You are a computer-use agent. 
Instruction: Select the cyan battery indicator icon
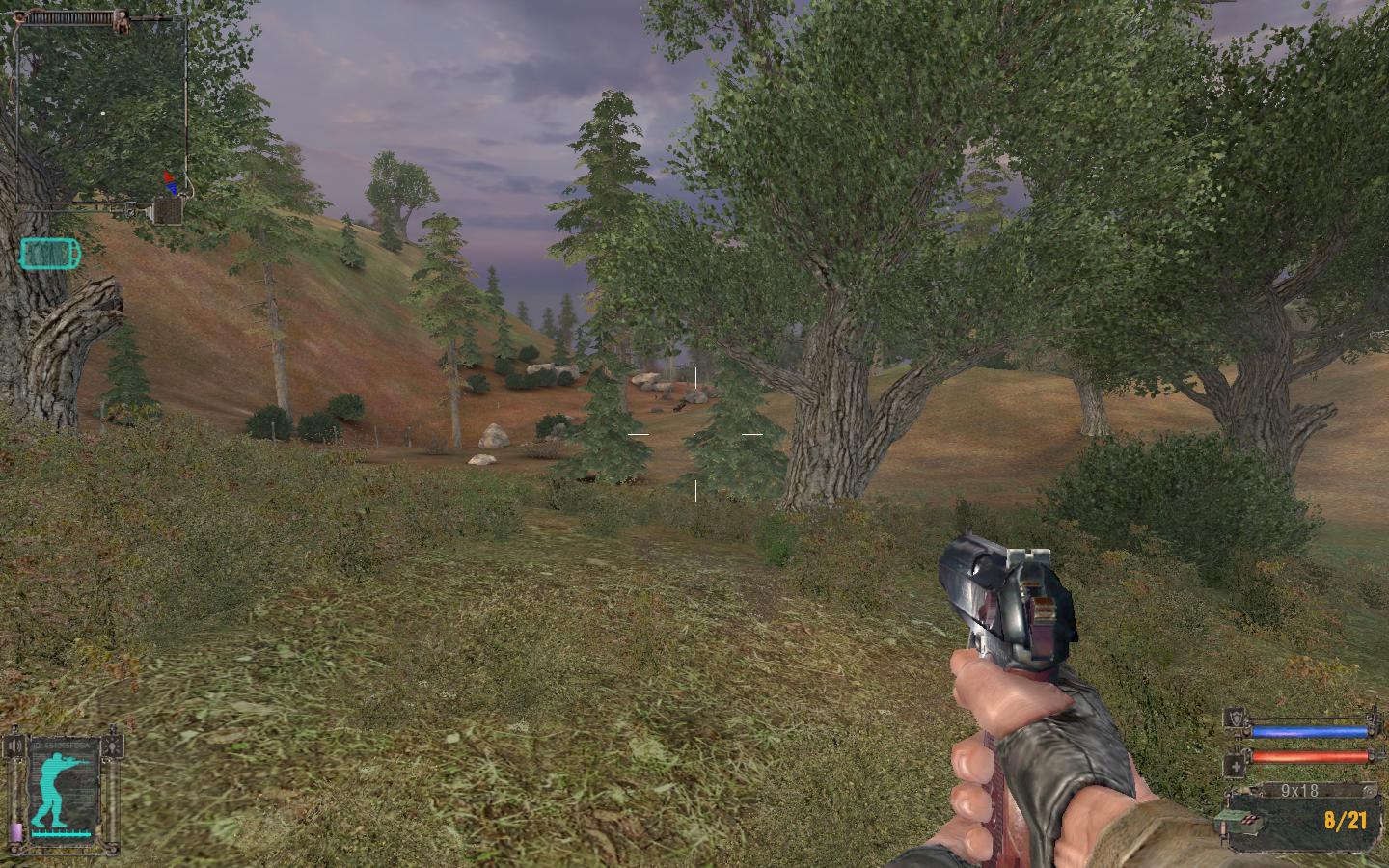[x=50, y=254]
